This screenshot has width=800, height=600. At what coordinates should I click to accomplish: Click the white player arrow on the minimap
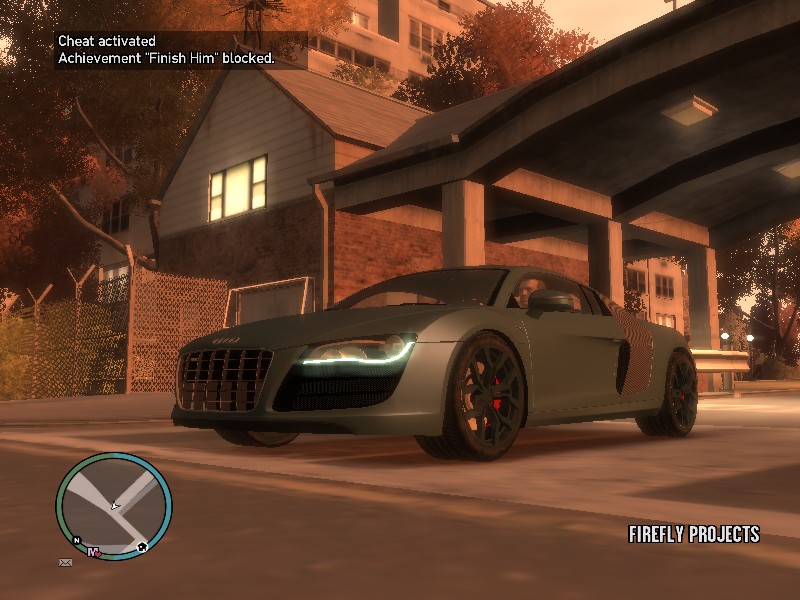(115, 507)
